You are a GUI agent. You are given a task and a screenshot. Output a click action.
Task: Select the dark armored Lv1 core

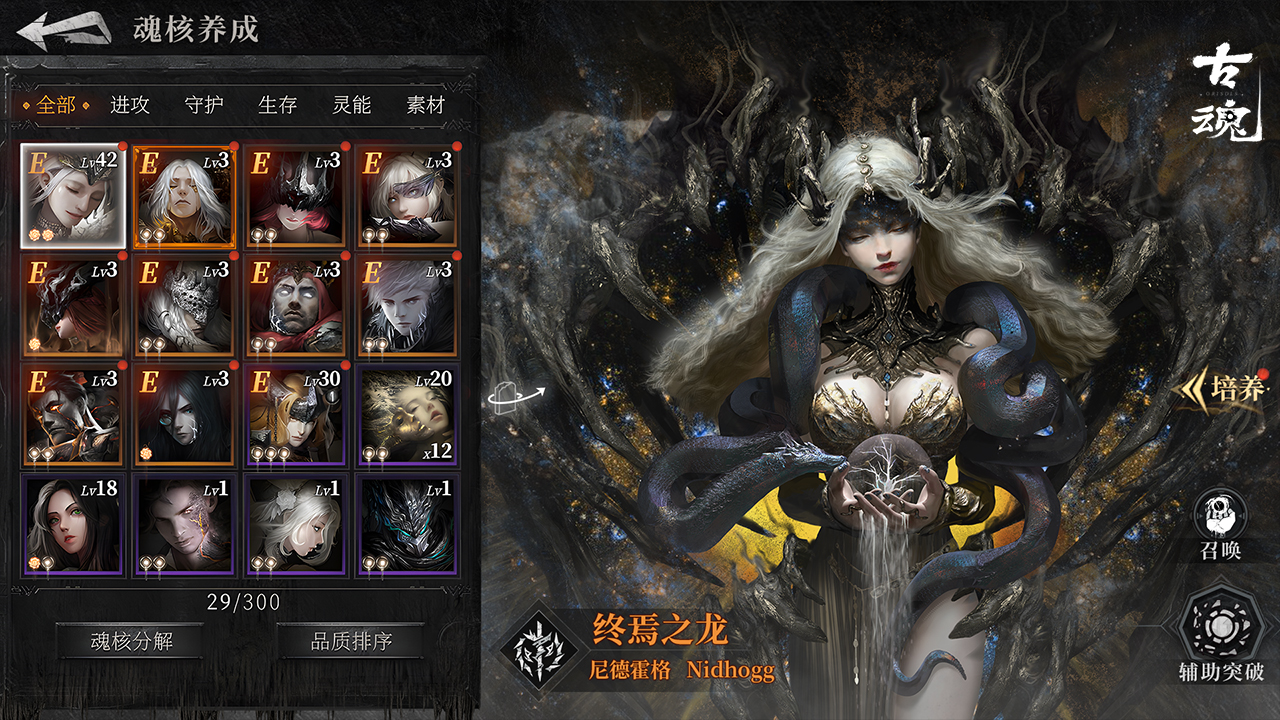pos(407,525)
